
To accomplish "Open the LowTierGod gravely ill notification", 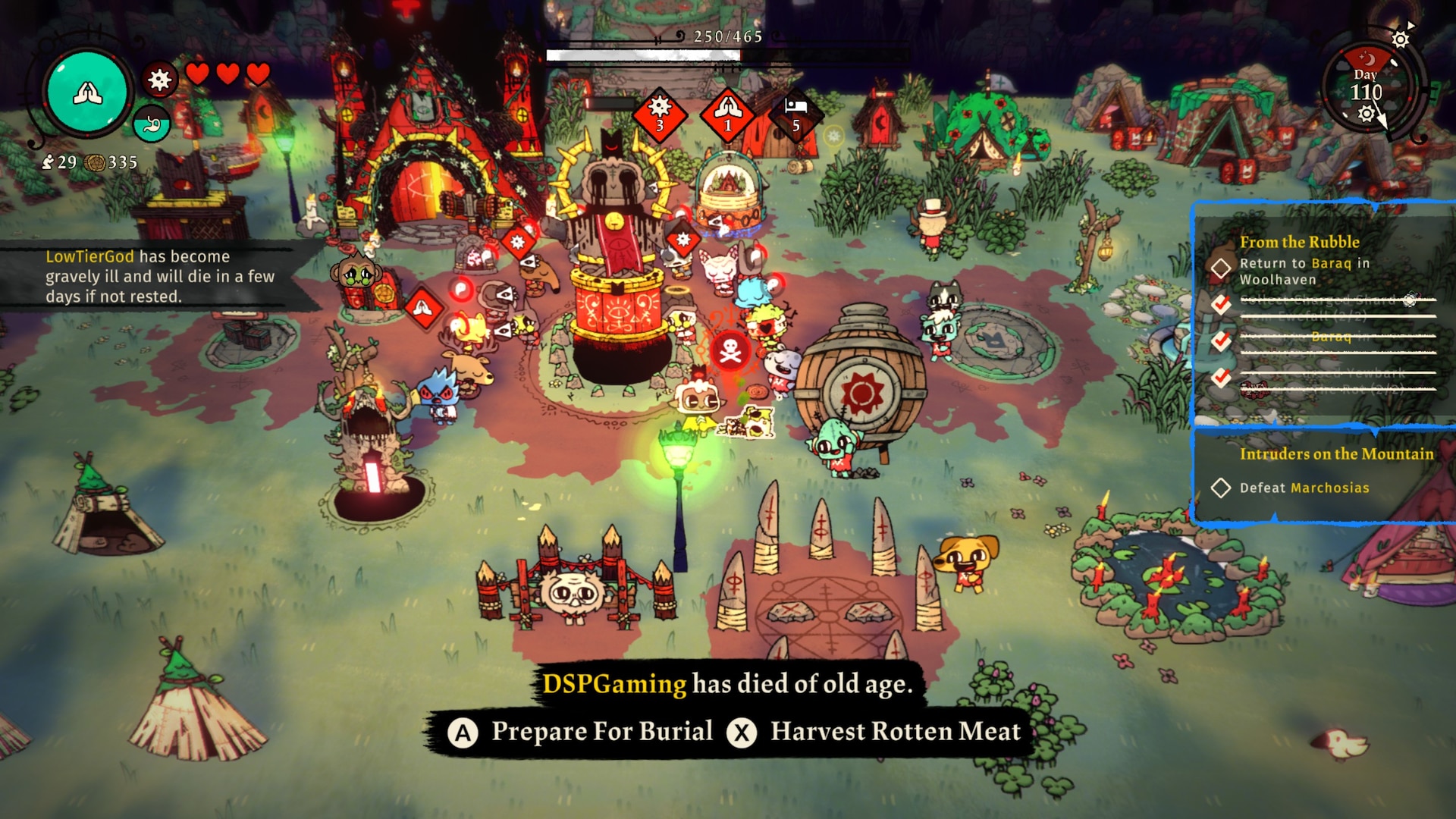I will (x=159, y=276).
